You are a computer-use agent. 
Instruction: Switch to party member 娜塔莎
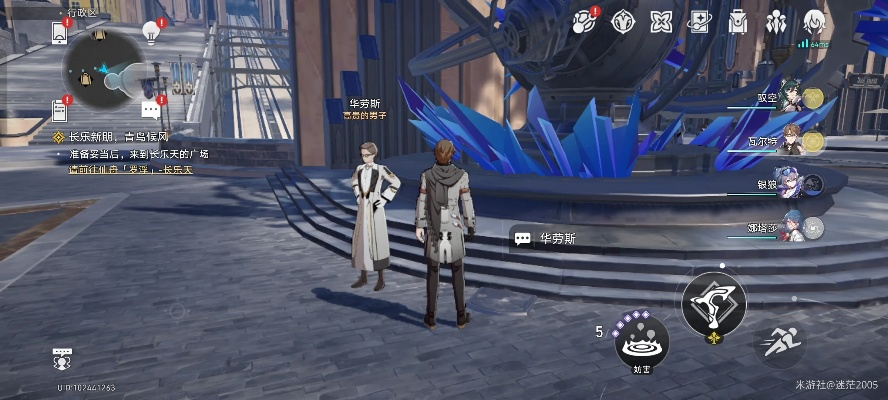(792, 228)
